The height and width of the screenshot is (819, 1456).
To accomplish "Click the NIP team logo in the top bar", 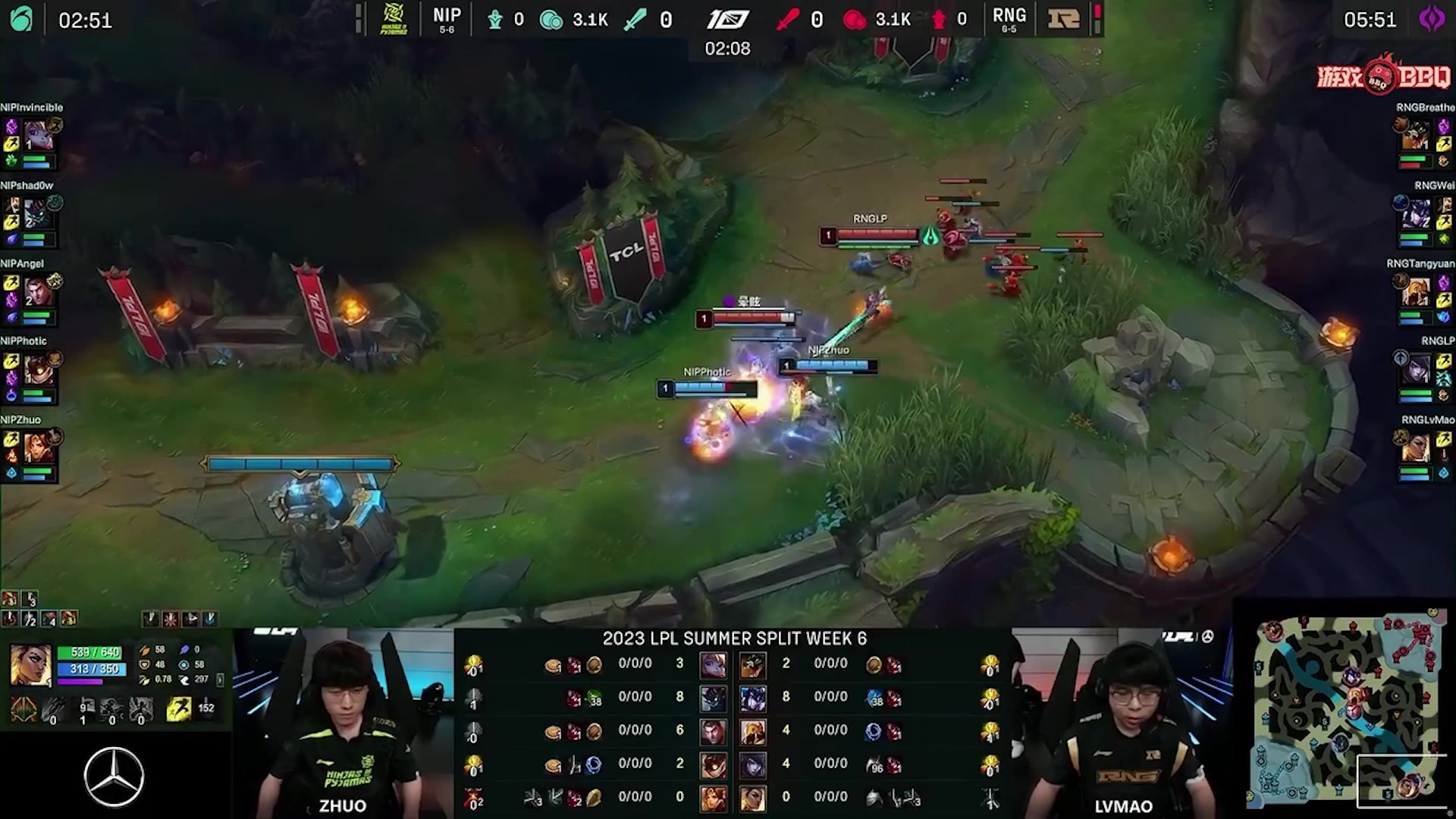I will 394,19.
